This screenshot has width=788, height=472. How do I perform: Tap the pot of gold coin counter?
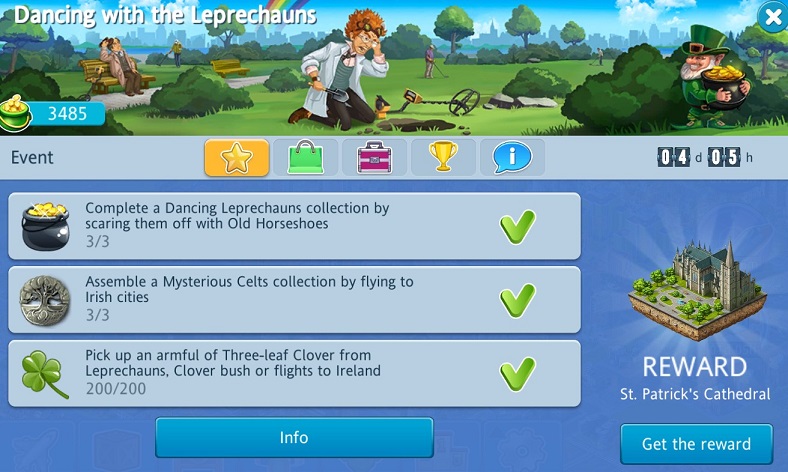pos(53,113)
